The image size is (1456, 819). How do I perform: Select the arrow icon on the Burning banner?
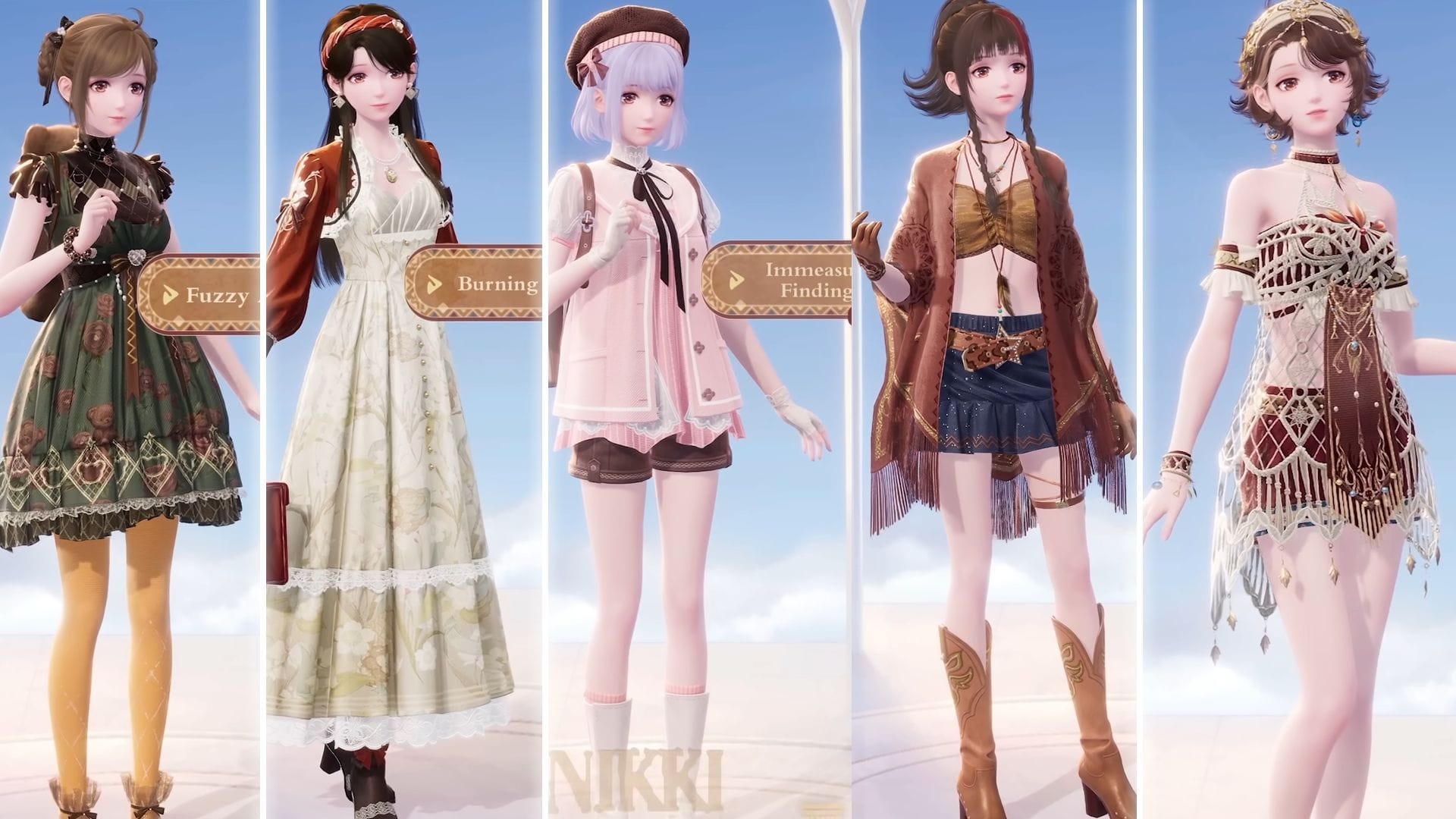[x=433, y=283]
